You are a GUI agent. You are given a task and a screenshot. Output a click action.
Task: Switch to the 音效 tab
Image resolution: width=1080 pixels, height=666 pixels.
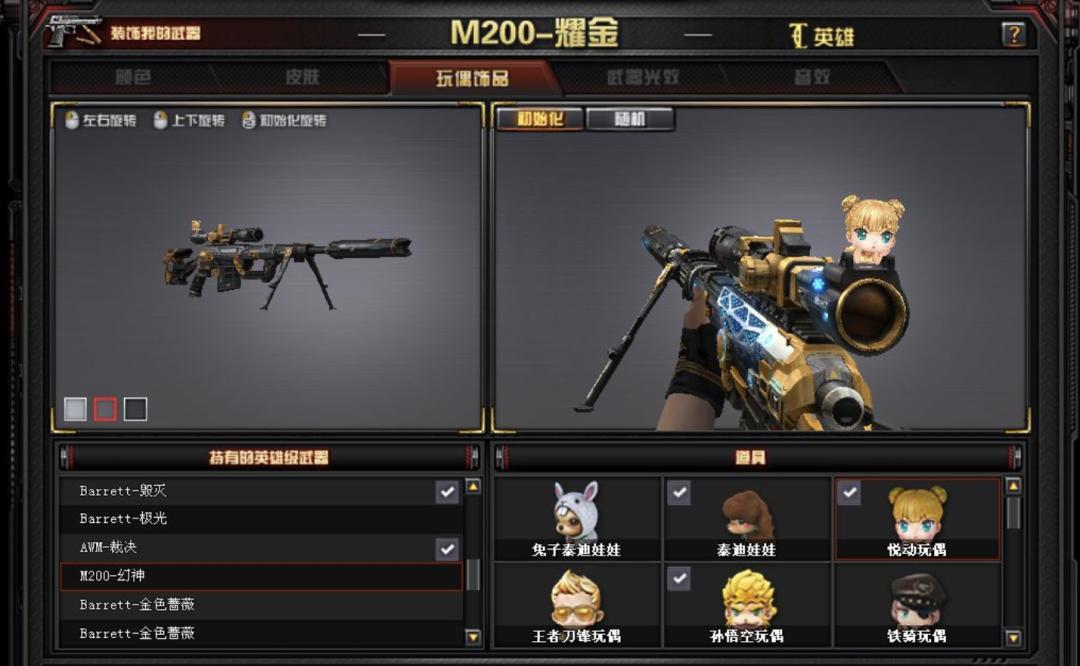pyautogui.click(x=812, y=78)
